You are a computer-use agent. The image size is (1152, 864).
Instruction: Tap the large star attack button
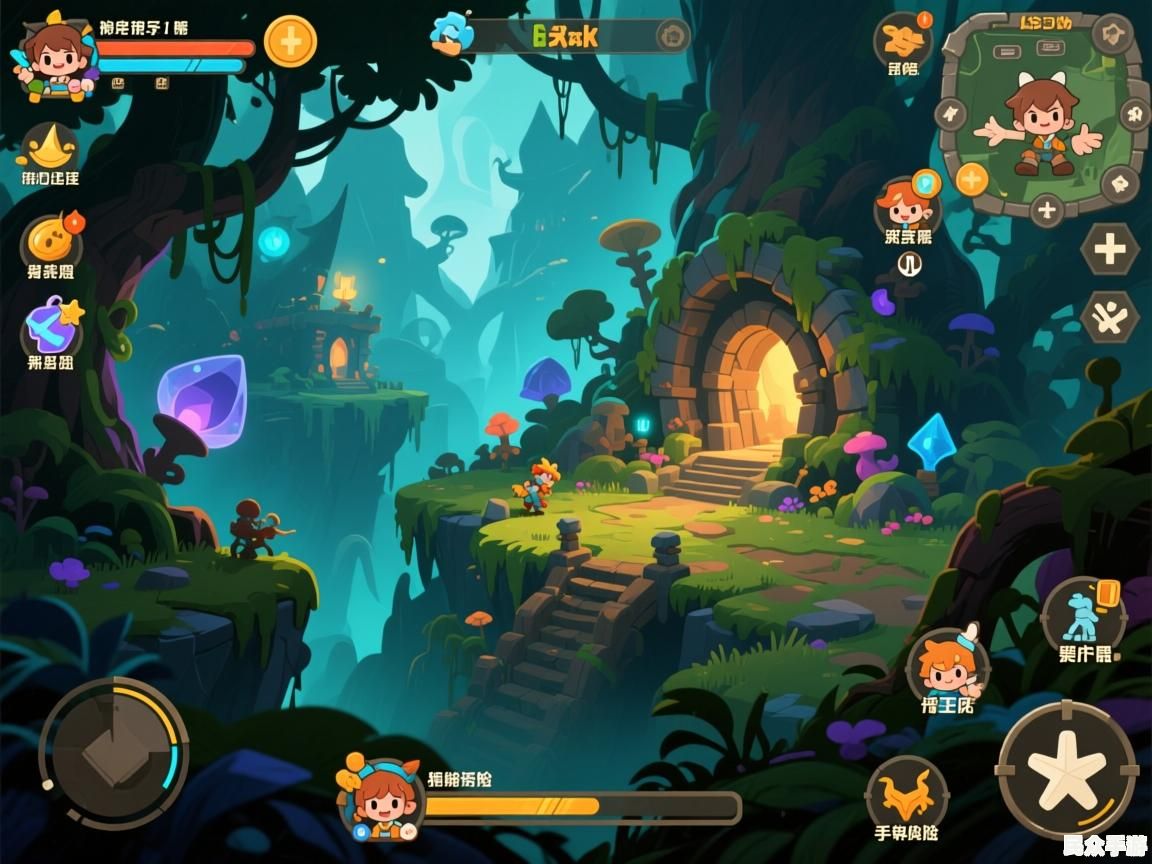[1067, 769]
